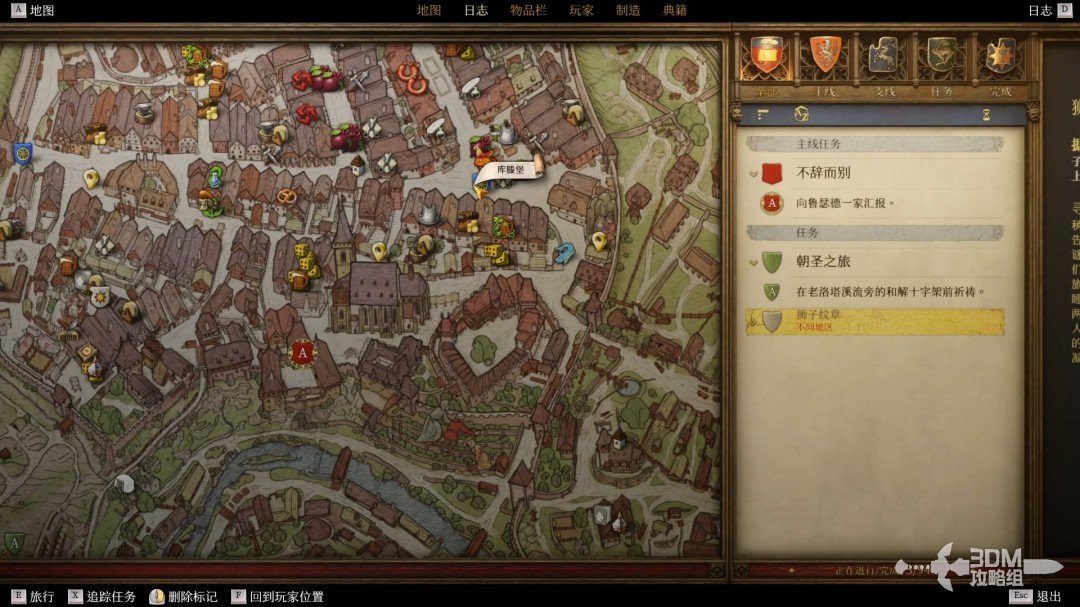Sort quests alphabetically with the A-Z icon
Viewport: 1080px width, 607px height.
pos(801,114)
